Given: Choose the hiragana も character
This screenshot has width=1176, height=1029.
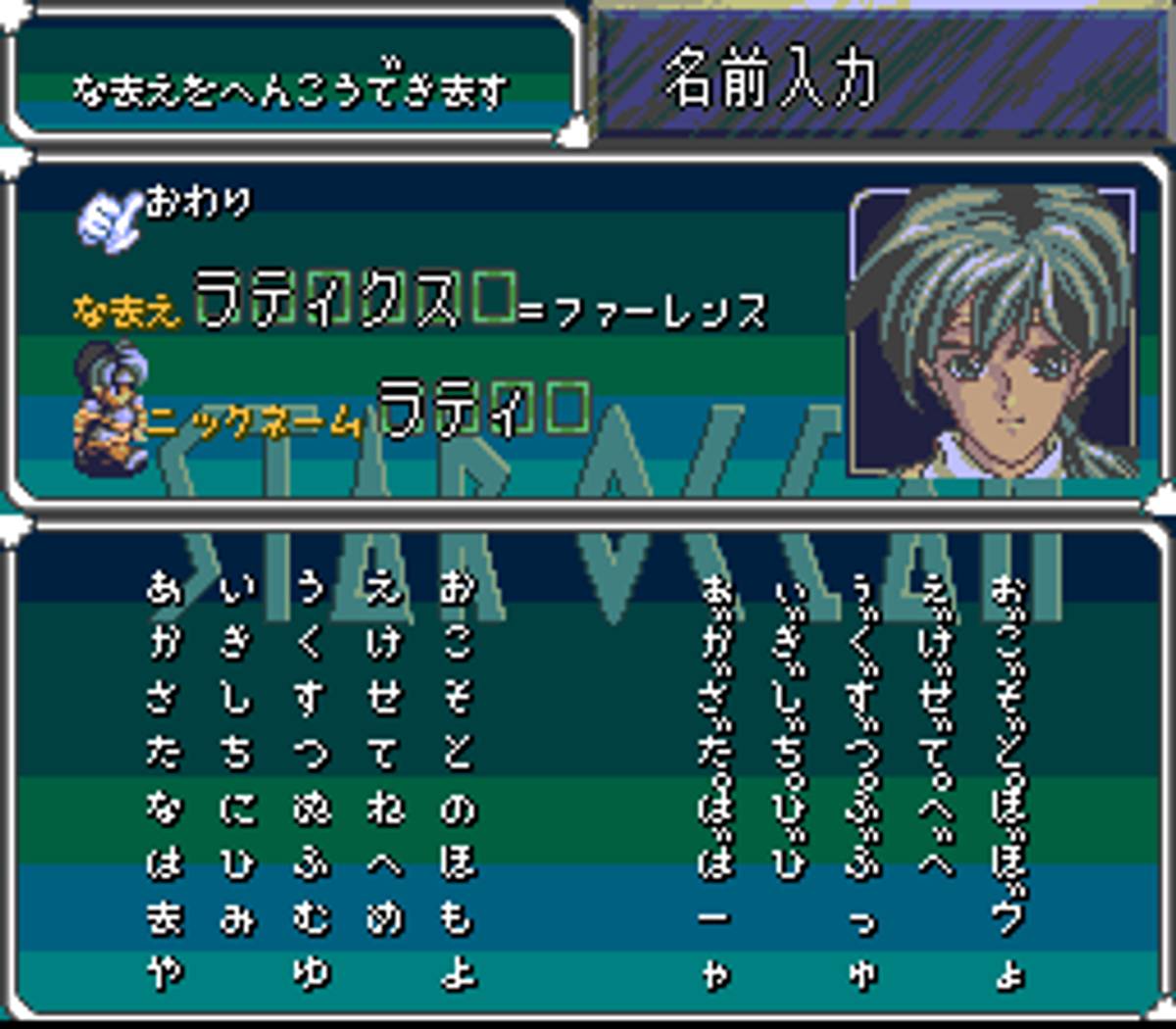Looking at the screenshot, I should 457,918.
